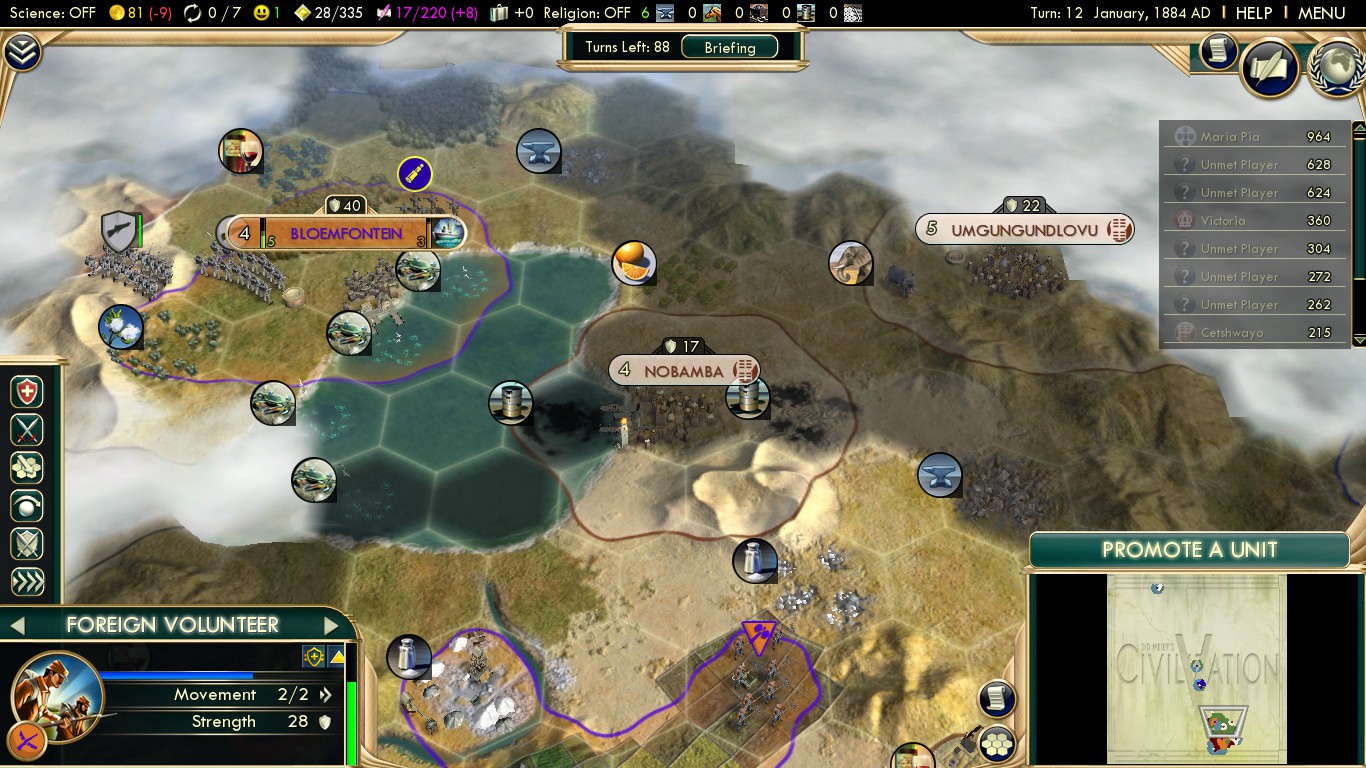Select the Nobamba city banner
Image resolution: width=1366 pixels, height=768 pixels.
[x=683, y=371]
